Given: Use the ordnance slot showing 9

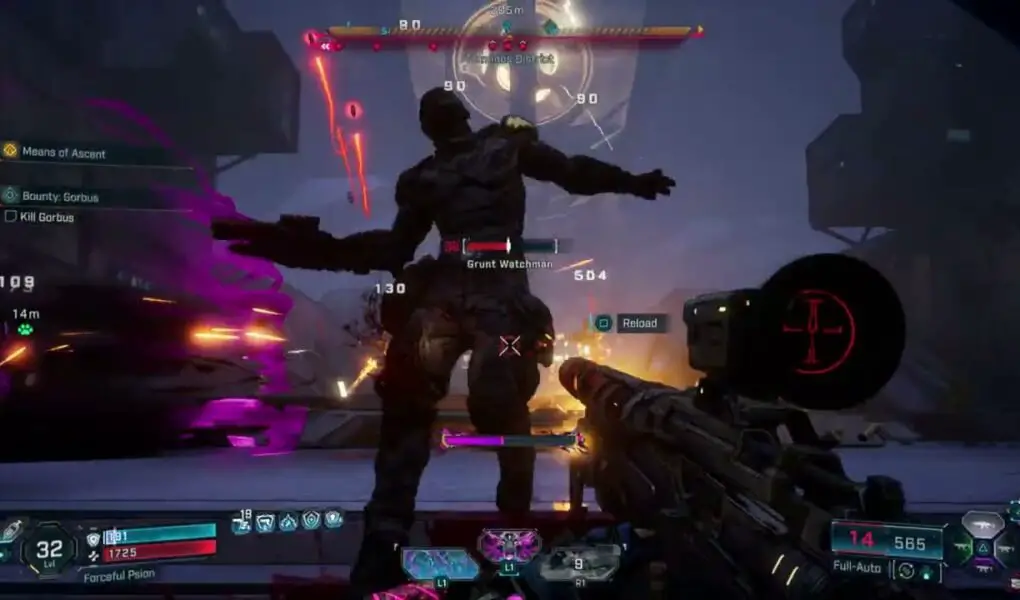Looking at the screenshot, I should pos(579,563).
